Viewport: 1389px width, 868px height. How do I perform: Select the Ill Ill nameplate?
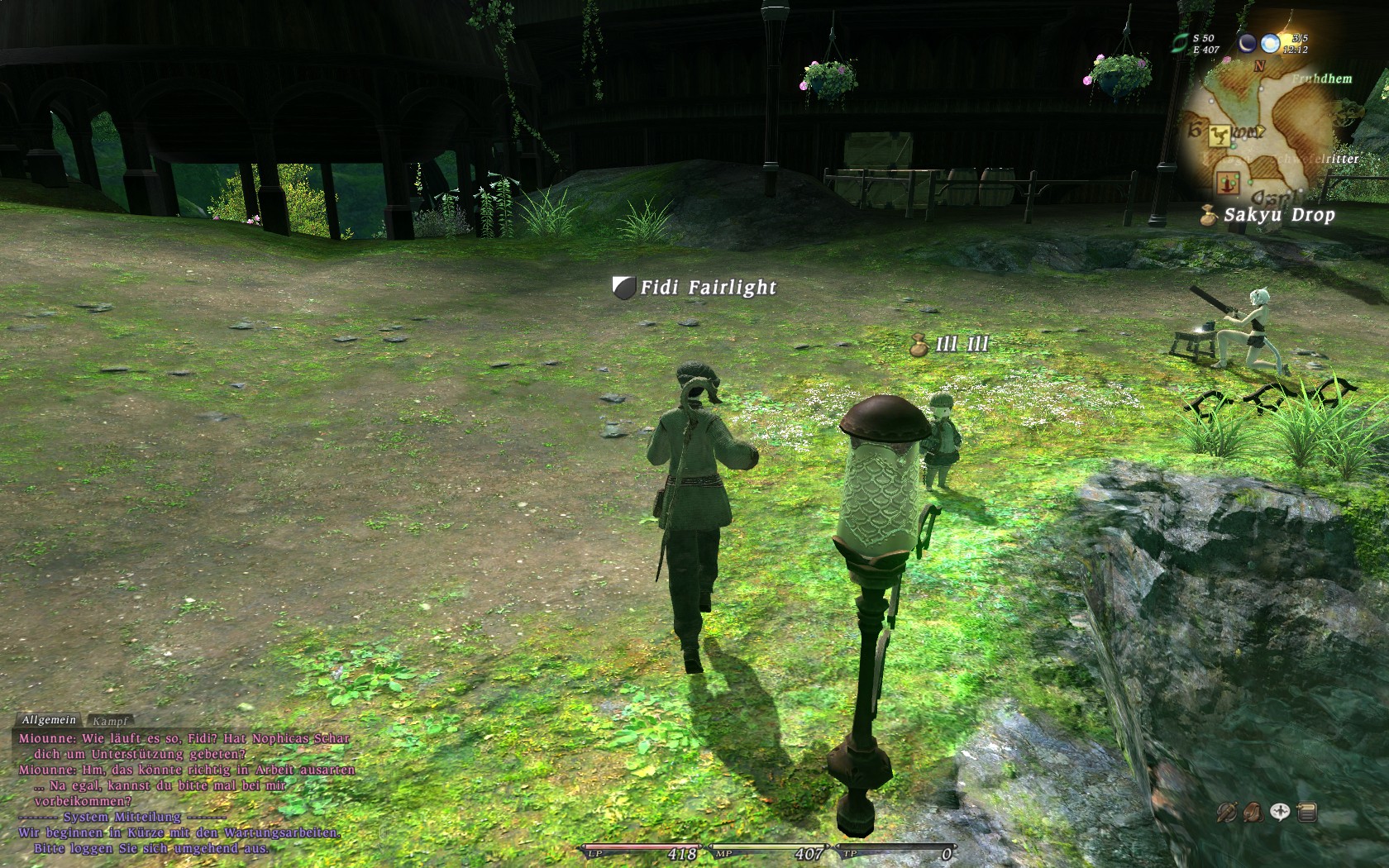(962, 345)
